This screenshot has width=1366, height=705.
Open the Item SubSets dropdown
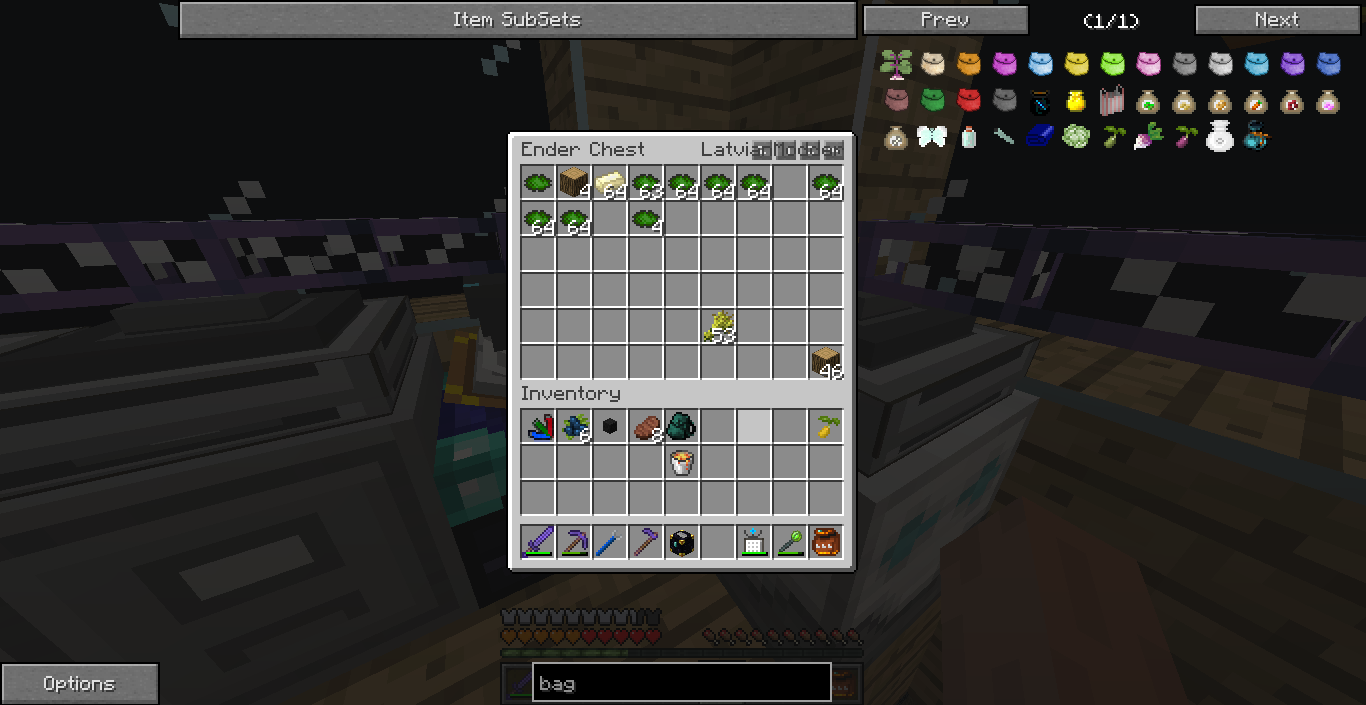[x=517, y=20]
